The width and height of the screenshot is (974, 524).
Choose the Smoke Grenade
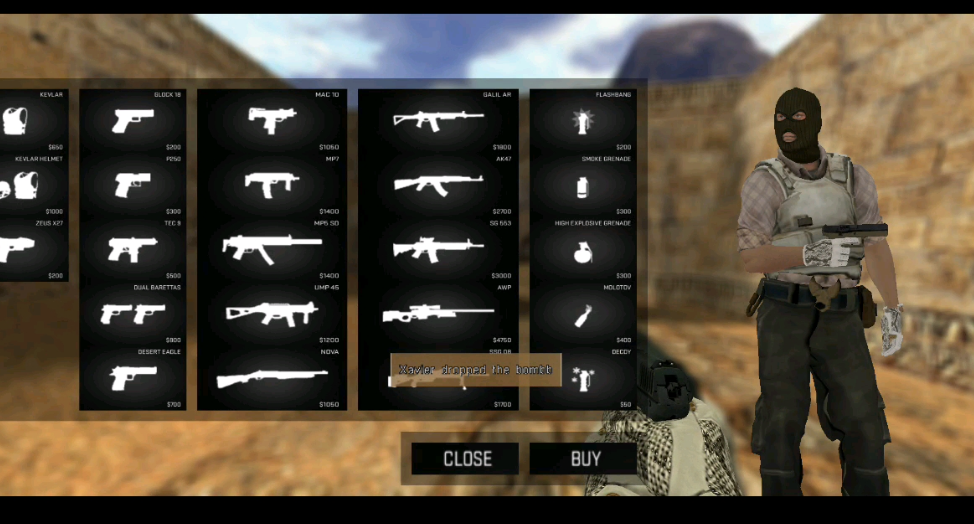(581, 186)
